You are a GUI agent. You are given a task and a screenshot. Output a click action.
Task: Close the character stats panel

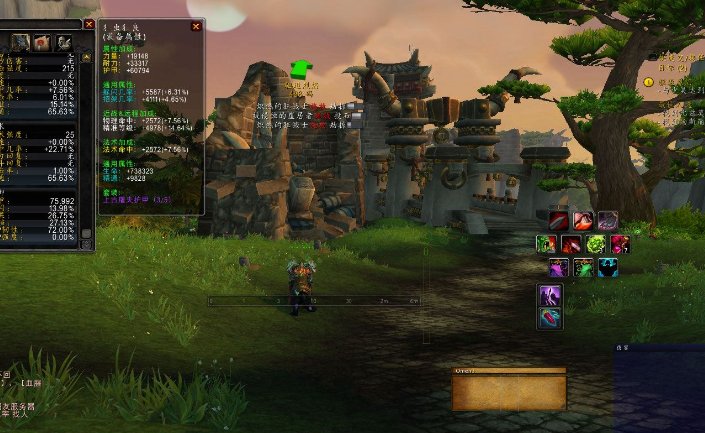pos(88,23)
